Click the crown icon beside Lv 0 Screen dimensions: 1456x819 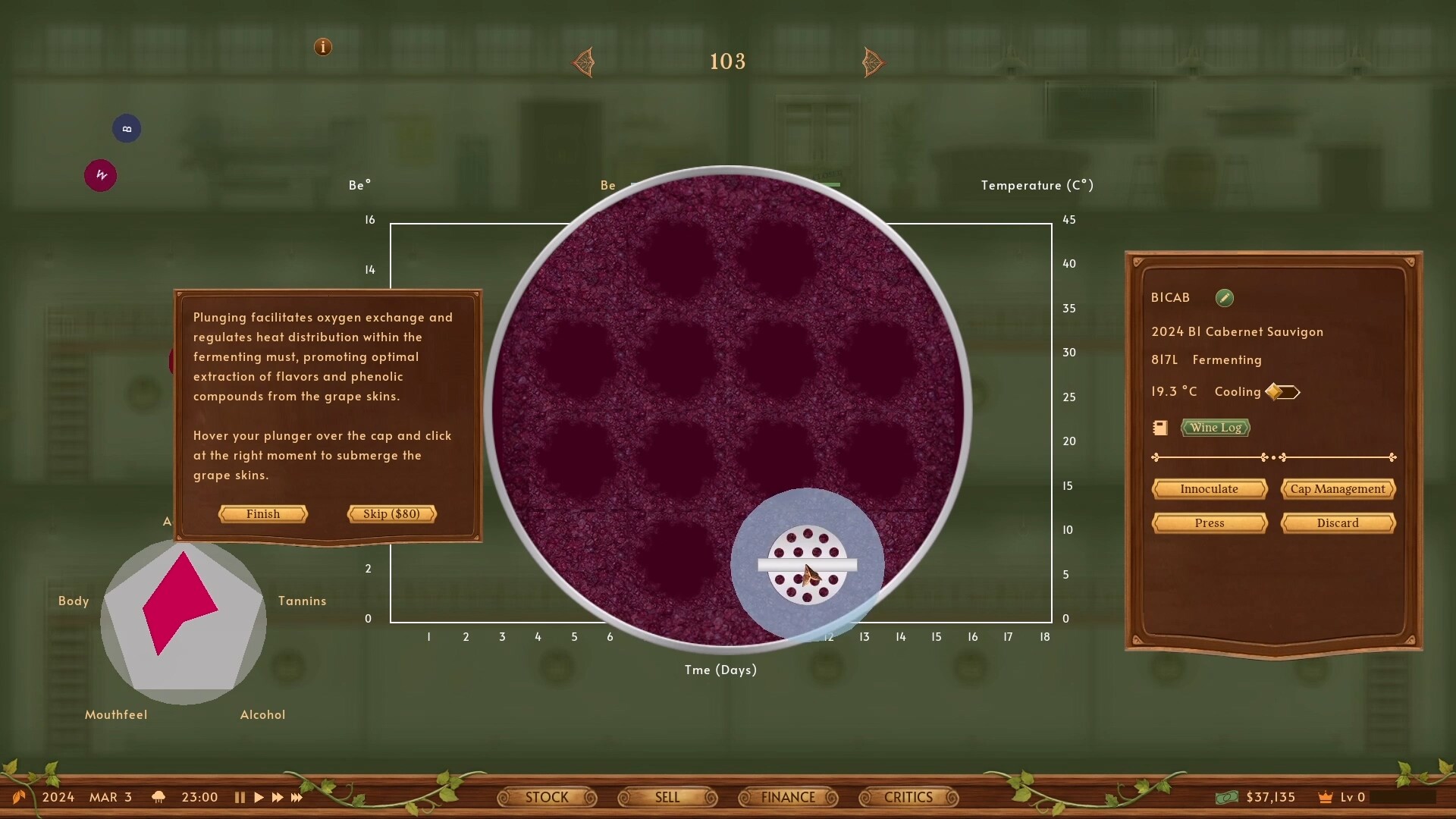[x=1324, y=797]
